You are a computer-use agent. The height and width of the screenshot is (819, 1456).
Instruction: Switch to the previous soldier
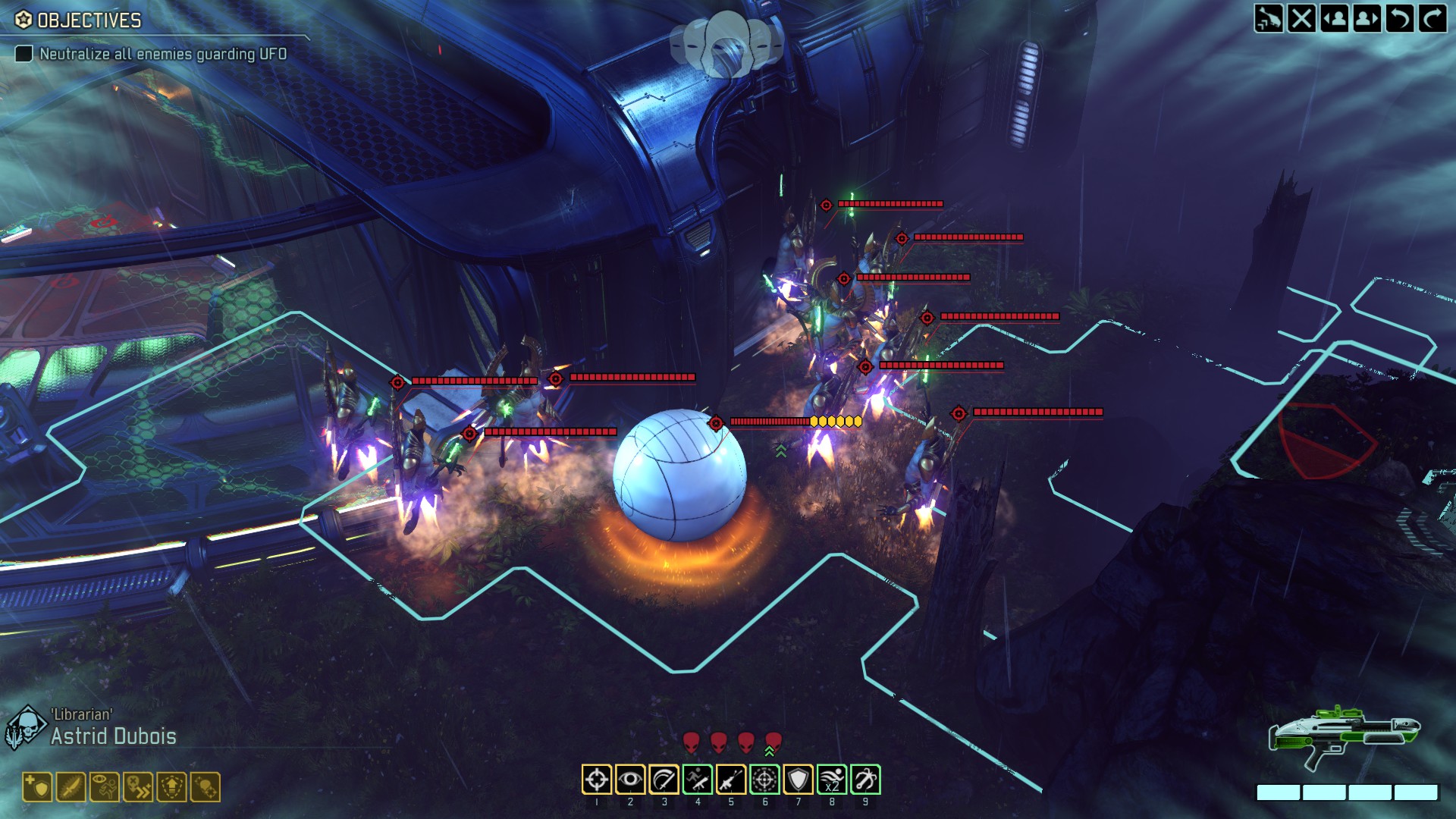(1335, 18)
